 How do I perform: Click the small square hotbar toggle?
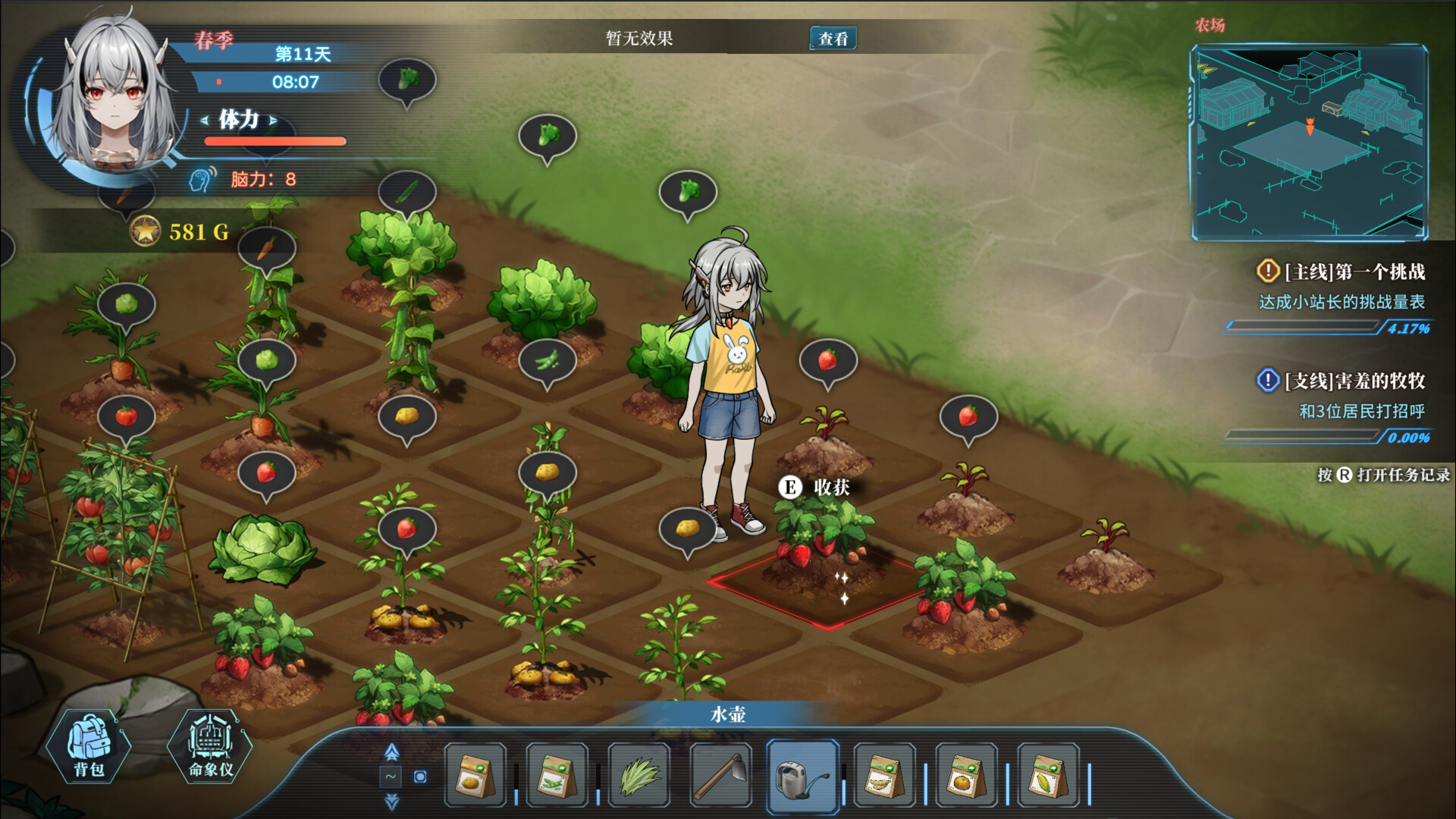coord(420,777)
